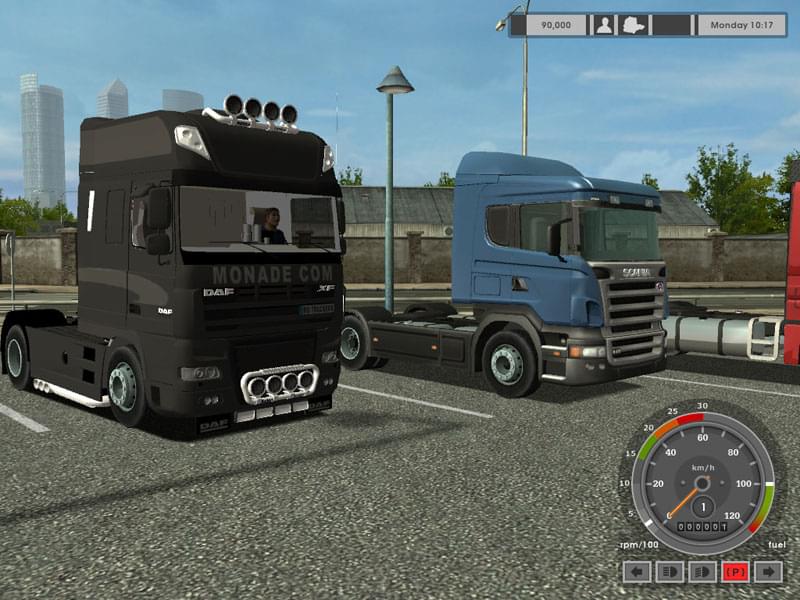This screenshot has height=600, width=800.
Task: Click the driver profile icon
Action: (604, 25)
